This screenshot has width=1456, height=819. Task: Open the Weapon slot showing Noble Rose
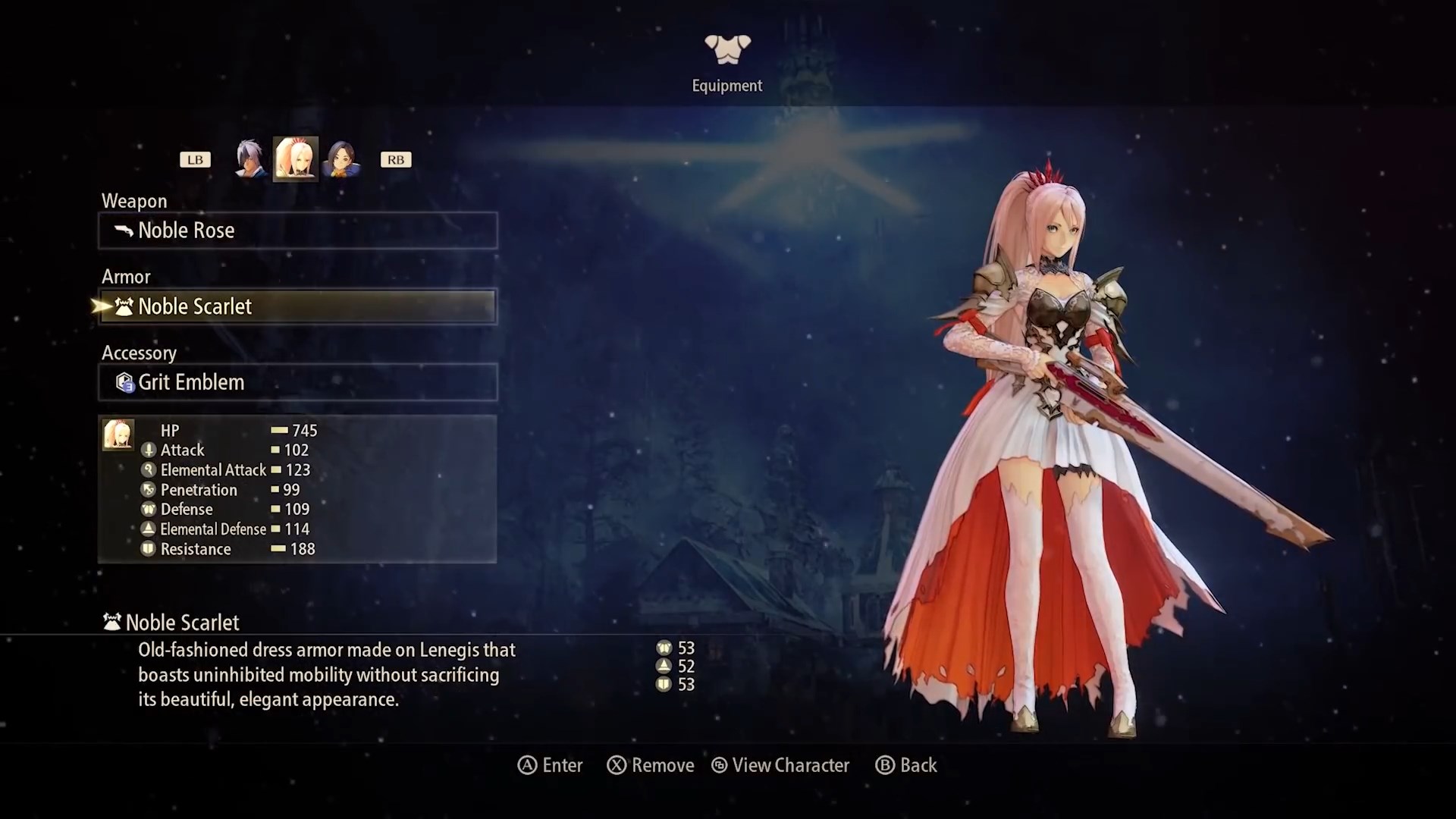pyautogui.click(x=297, y=231)
